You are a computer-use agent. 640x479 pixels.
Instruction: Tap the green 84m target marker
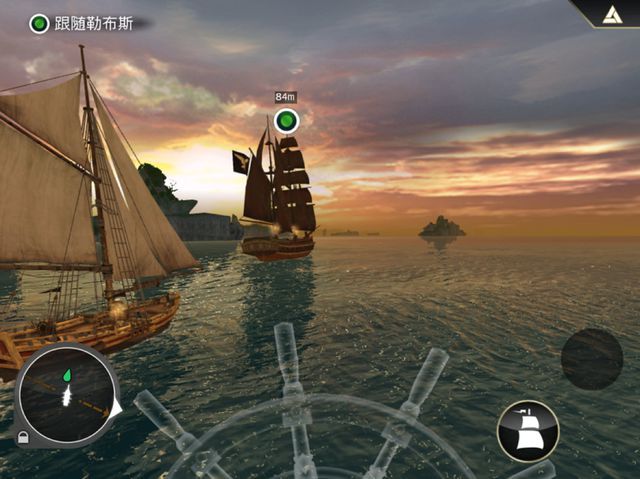pos(287,121)
